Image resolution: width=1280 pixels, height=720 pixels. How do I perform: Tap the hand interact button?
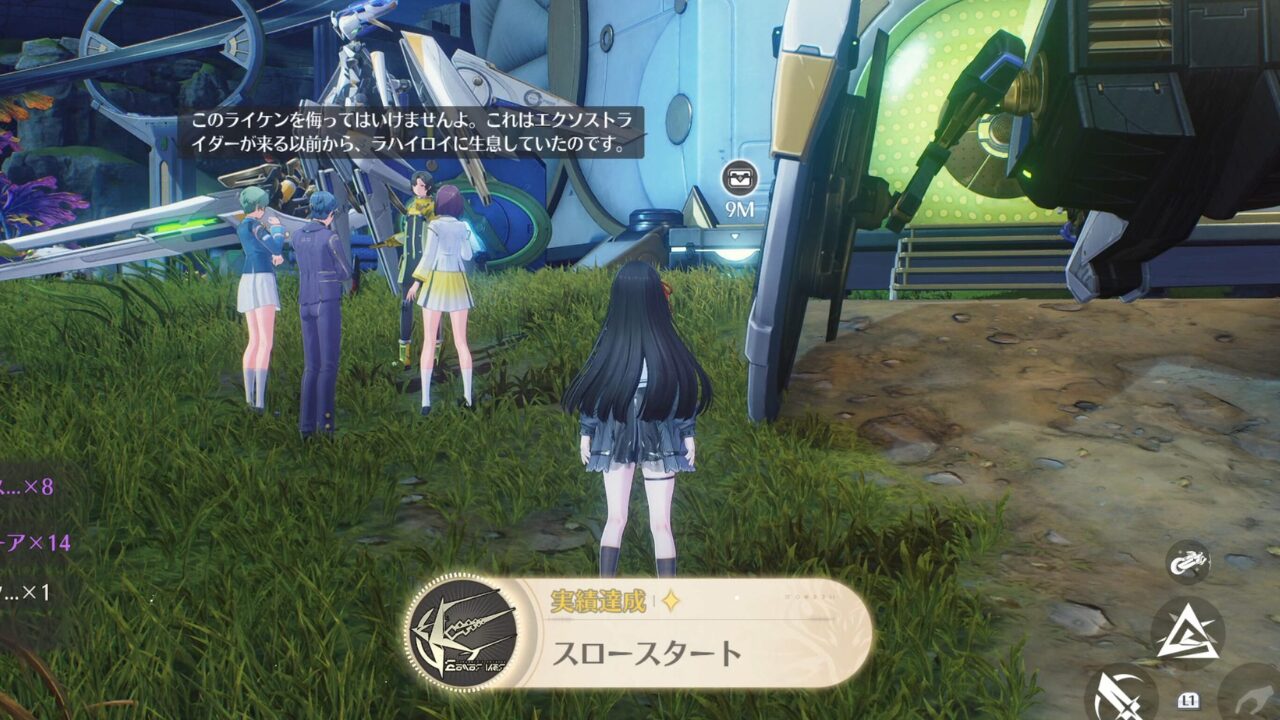coord(1254,694)
